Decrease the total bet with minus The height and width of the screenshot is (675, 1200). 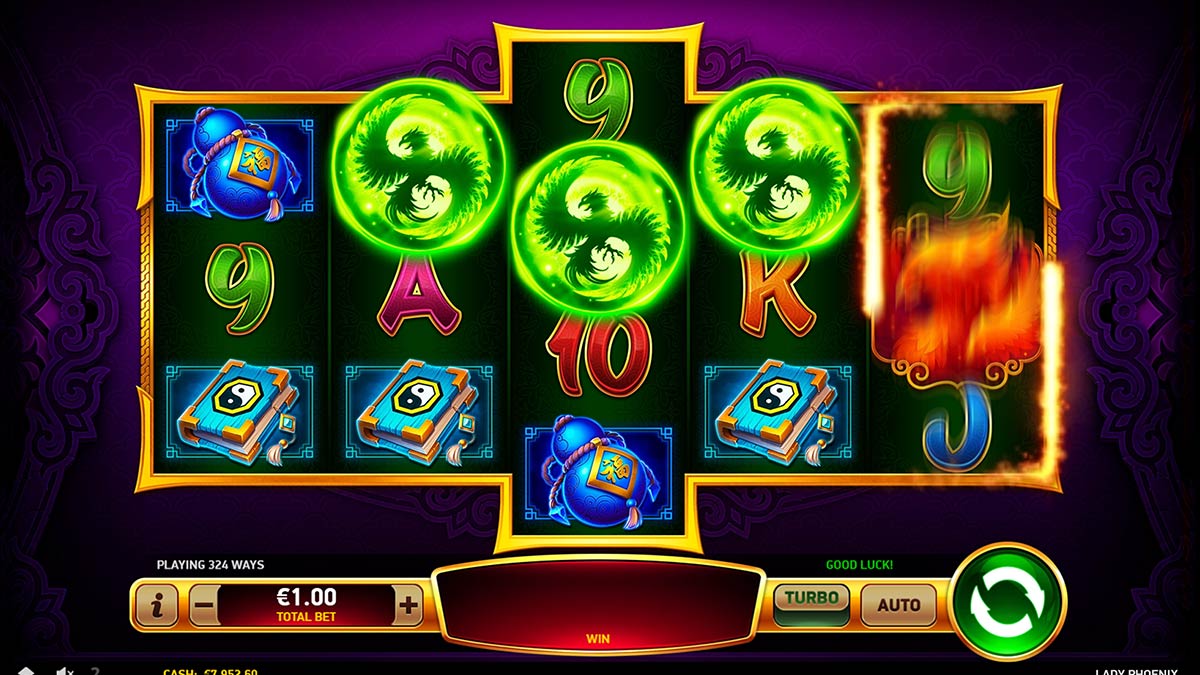click(x=203, y=604)
